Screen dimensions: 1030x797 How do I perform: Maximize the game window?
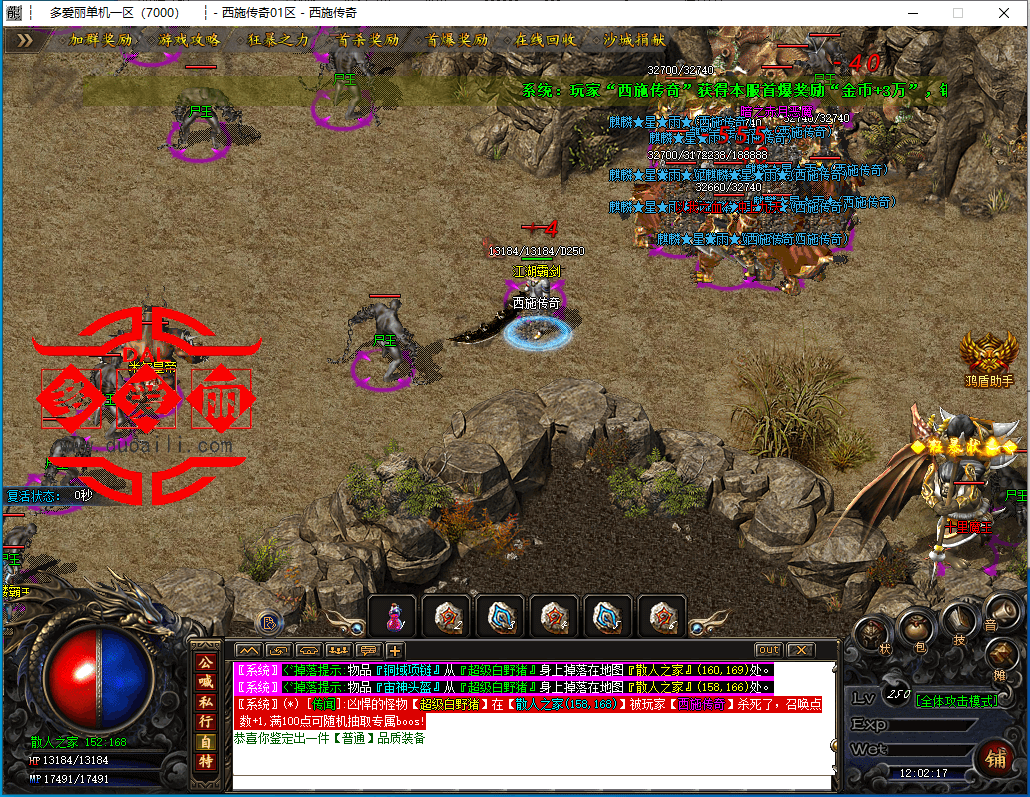[957, 13]
